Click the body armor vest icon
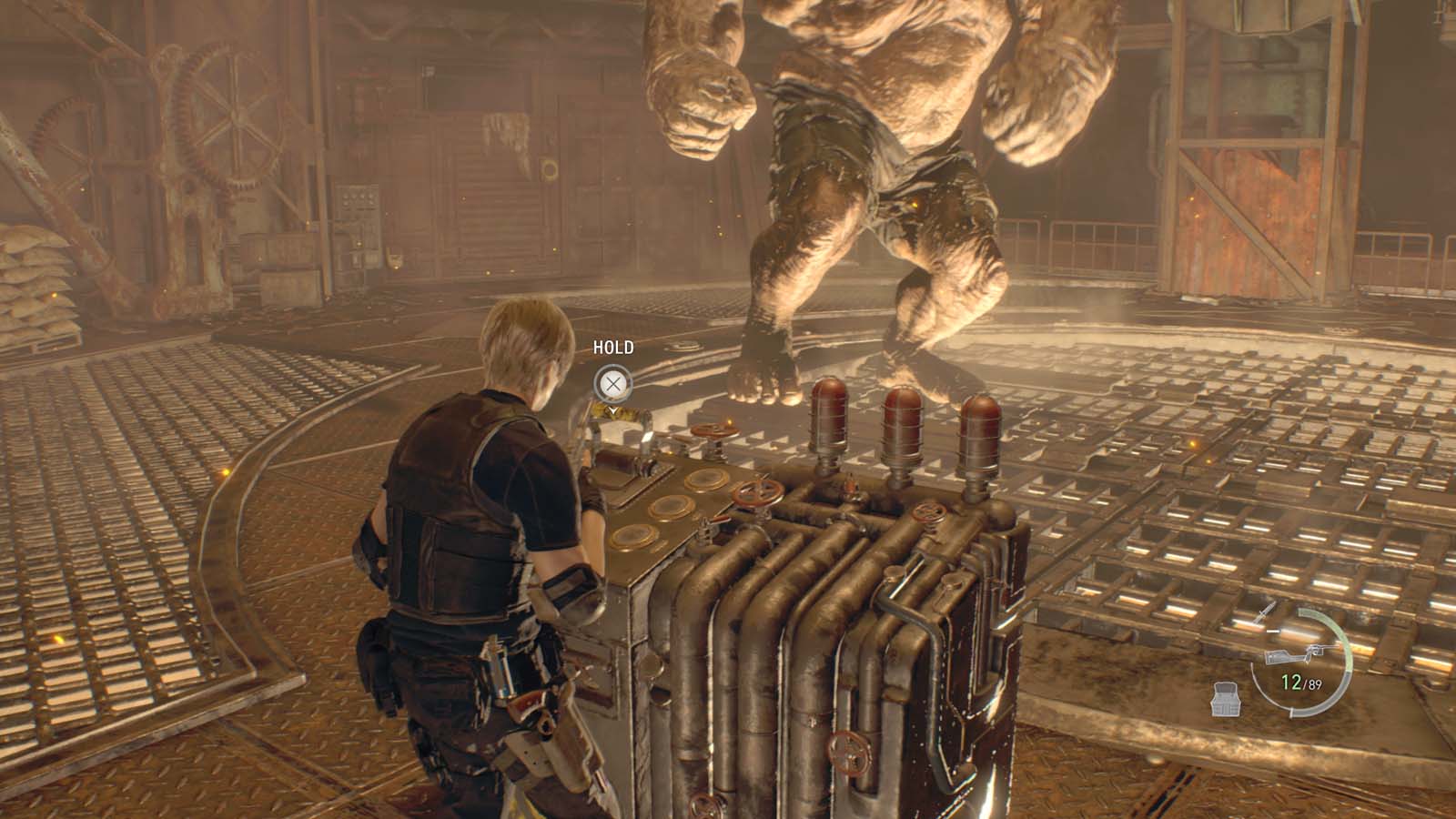 coord(1225,698)
